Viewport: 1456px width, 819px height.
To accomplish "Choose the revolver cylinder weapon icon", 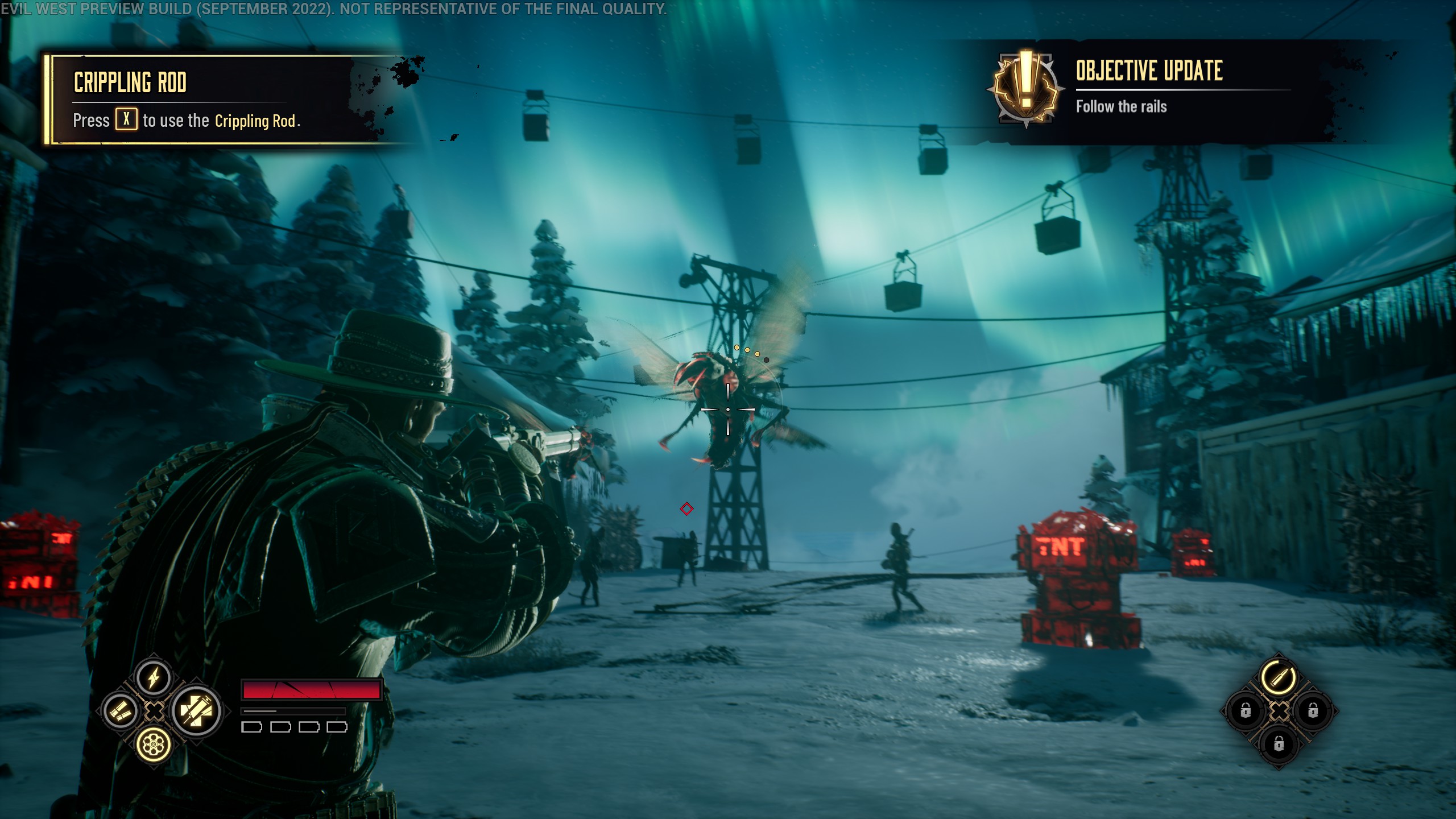I will pyautogui.click(x=154, y=744).
